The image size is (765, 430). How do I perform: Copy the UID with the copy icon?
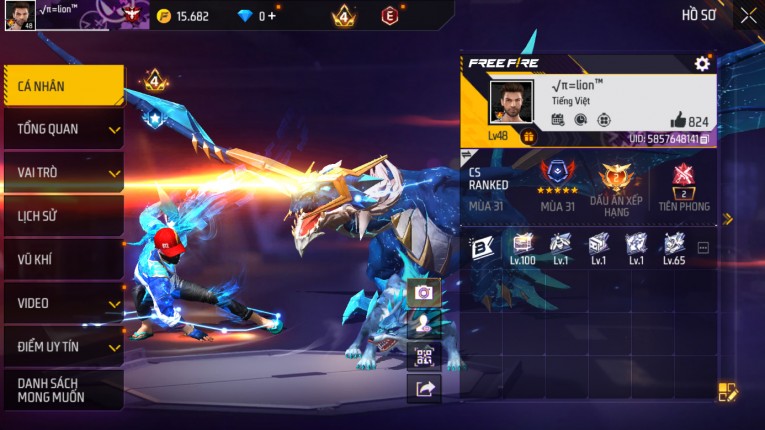(x=705, y=139)
